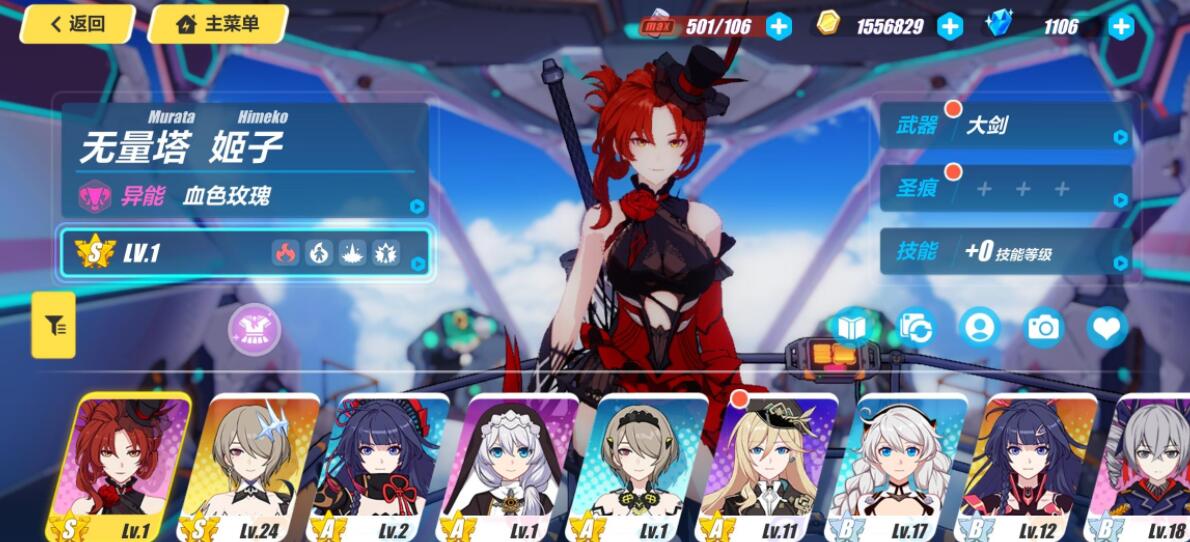Screen dimensions: 1190x542
Task: Click the heart favorite icon
Action: pyautogui.click(x=1107, y=328)
